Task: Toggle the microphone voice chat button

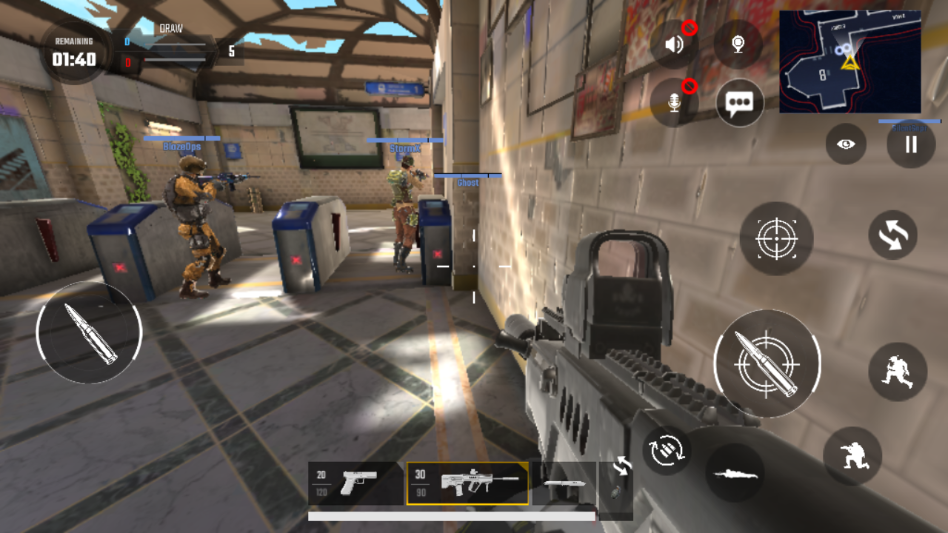Action: click(675, 102)
